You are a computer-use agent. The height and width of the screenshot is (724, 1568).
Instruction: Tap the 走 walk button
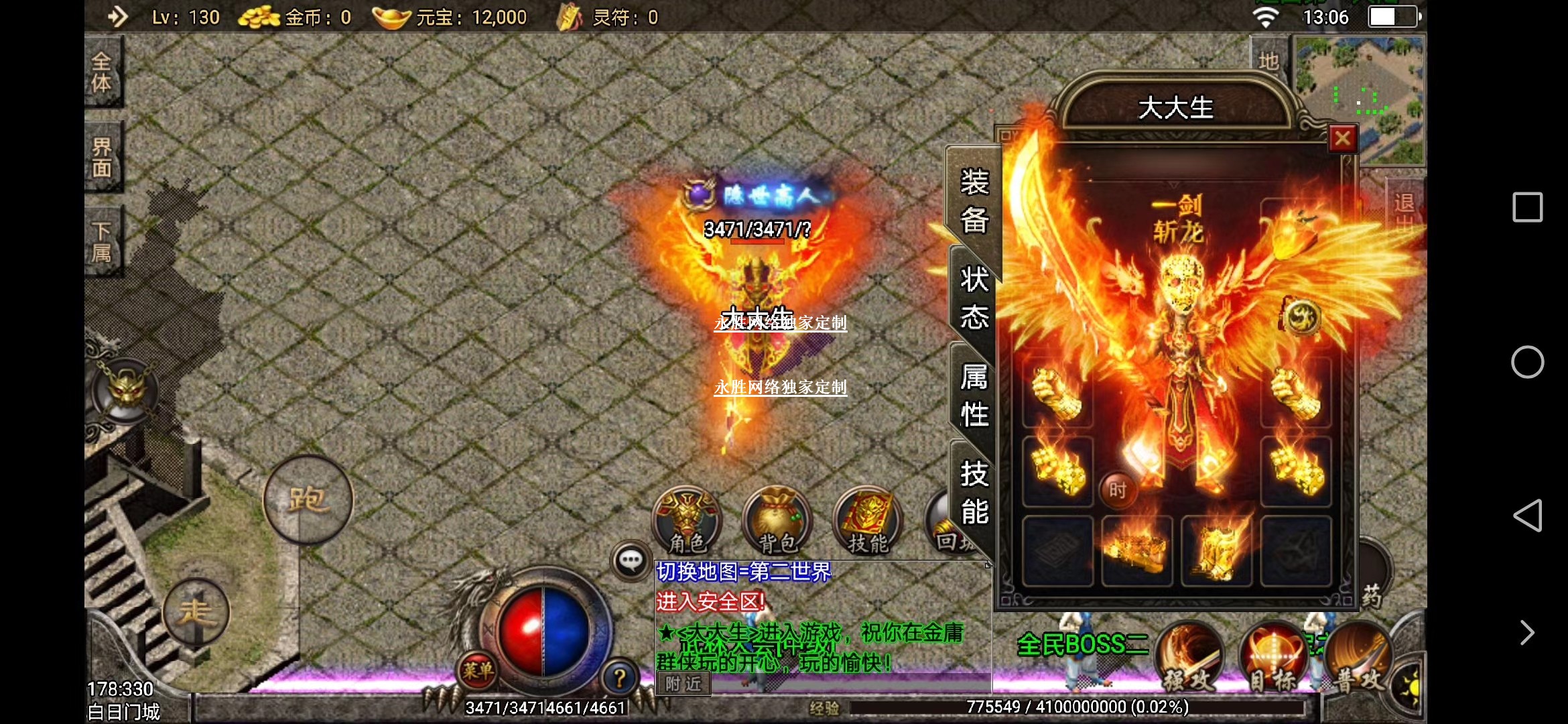click(196, 611)
